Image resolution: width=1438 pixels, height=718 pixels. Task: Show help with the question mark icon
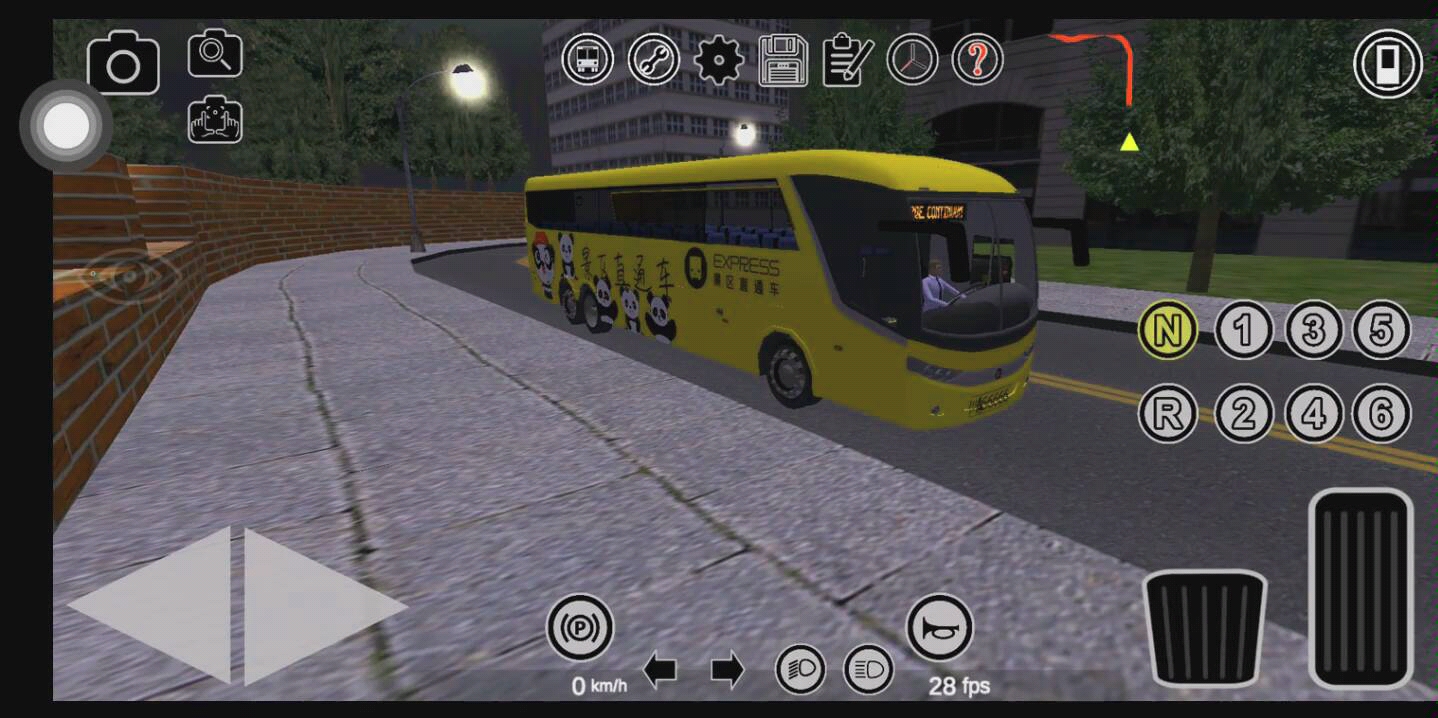(x=977, y=59)
